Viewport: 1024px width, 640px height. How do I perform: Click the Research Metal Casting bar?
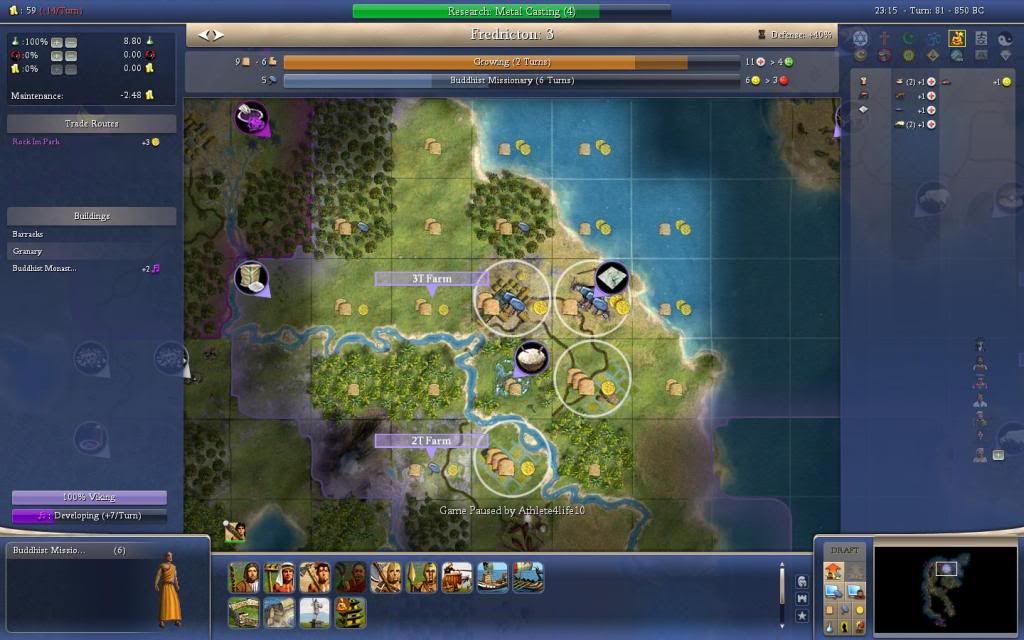point(511,11)
